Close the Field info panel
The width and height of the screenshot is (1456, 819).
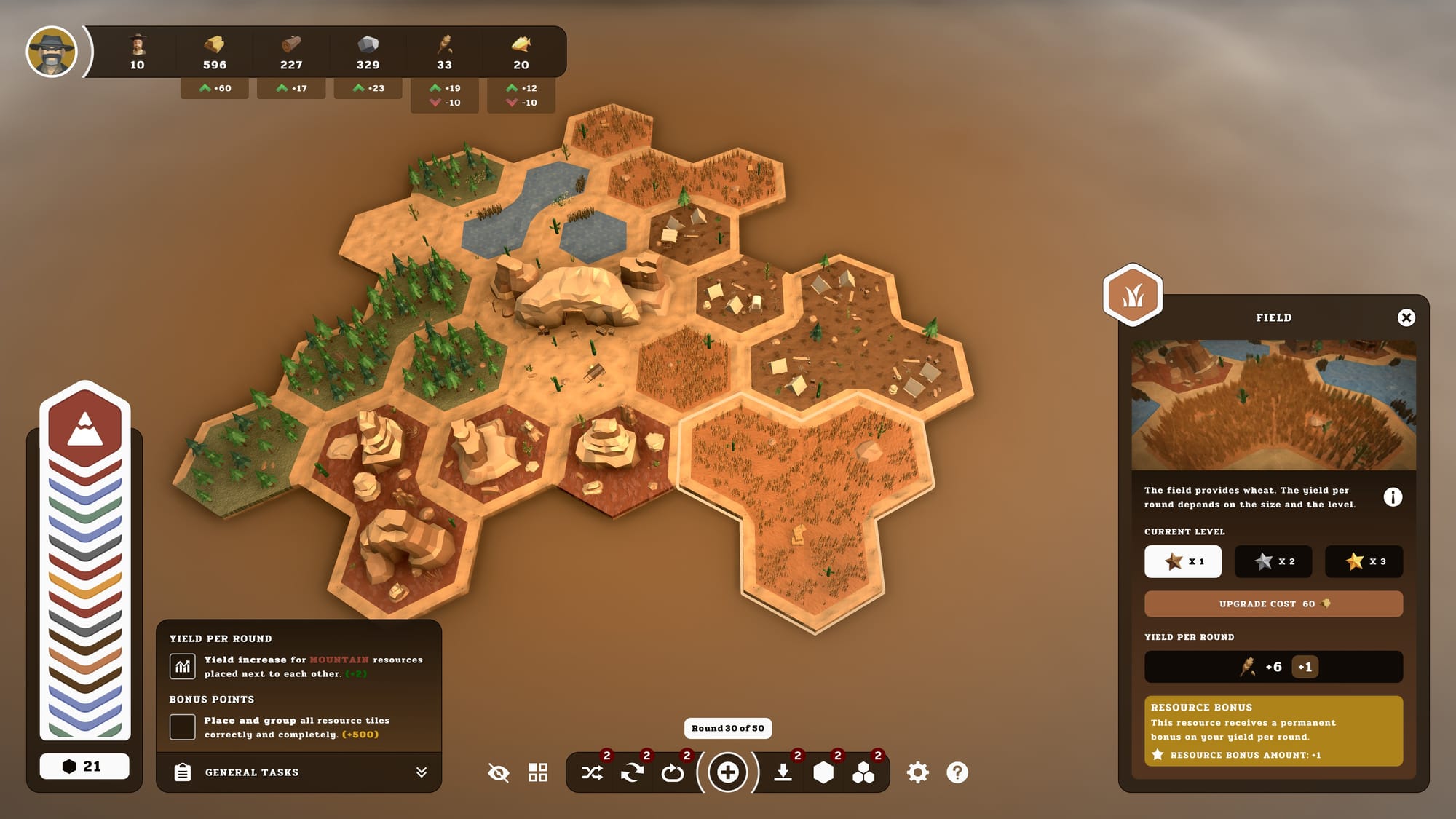[1406, 317]
